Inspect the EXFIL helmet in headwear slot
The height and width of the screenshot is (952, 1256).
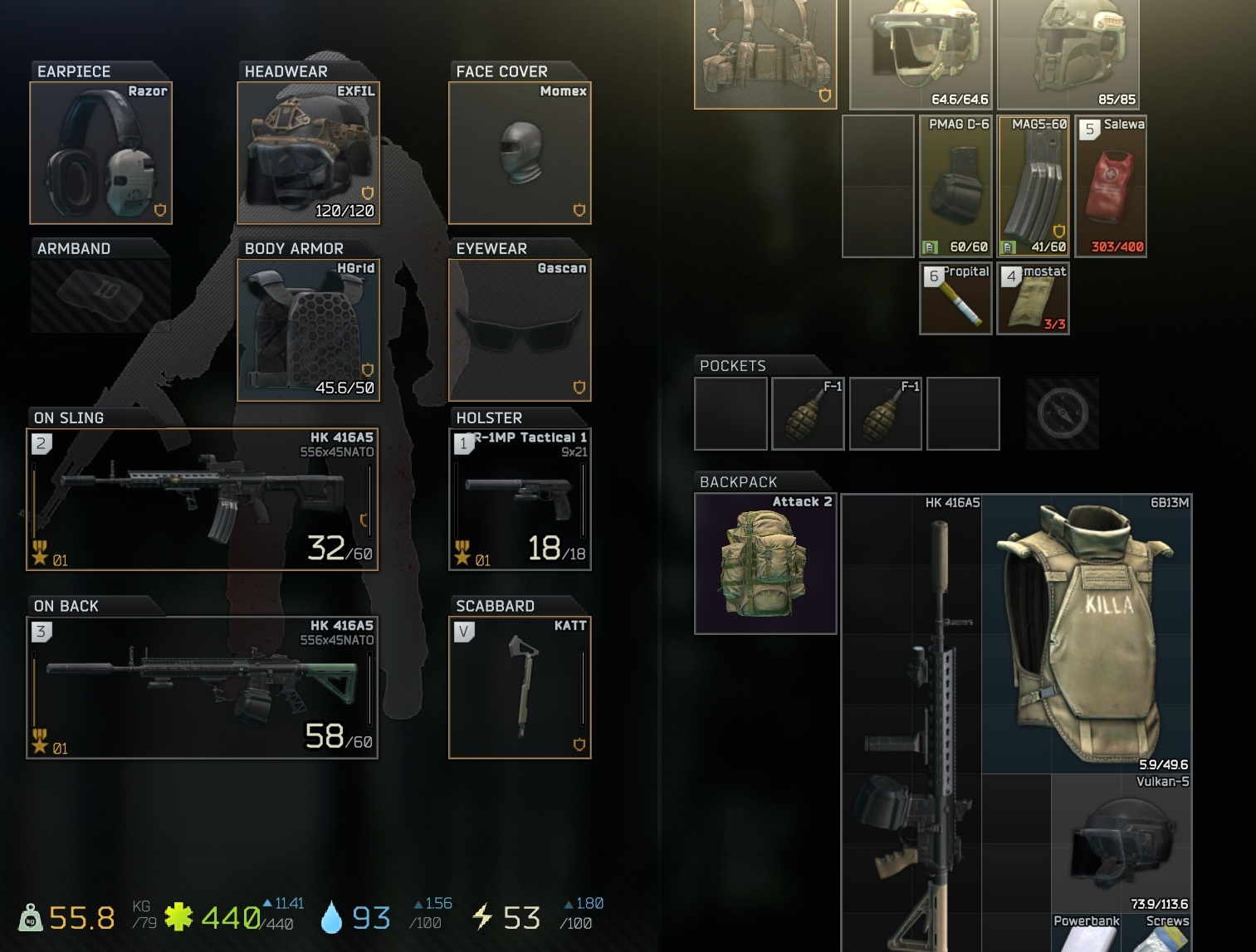[308, 154]
